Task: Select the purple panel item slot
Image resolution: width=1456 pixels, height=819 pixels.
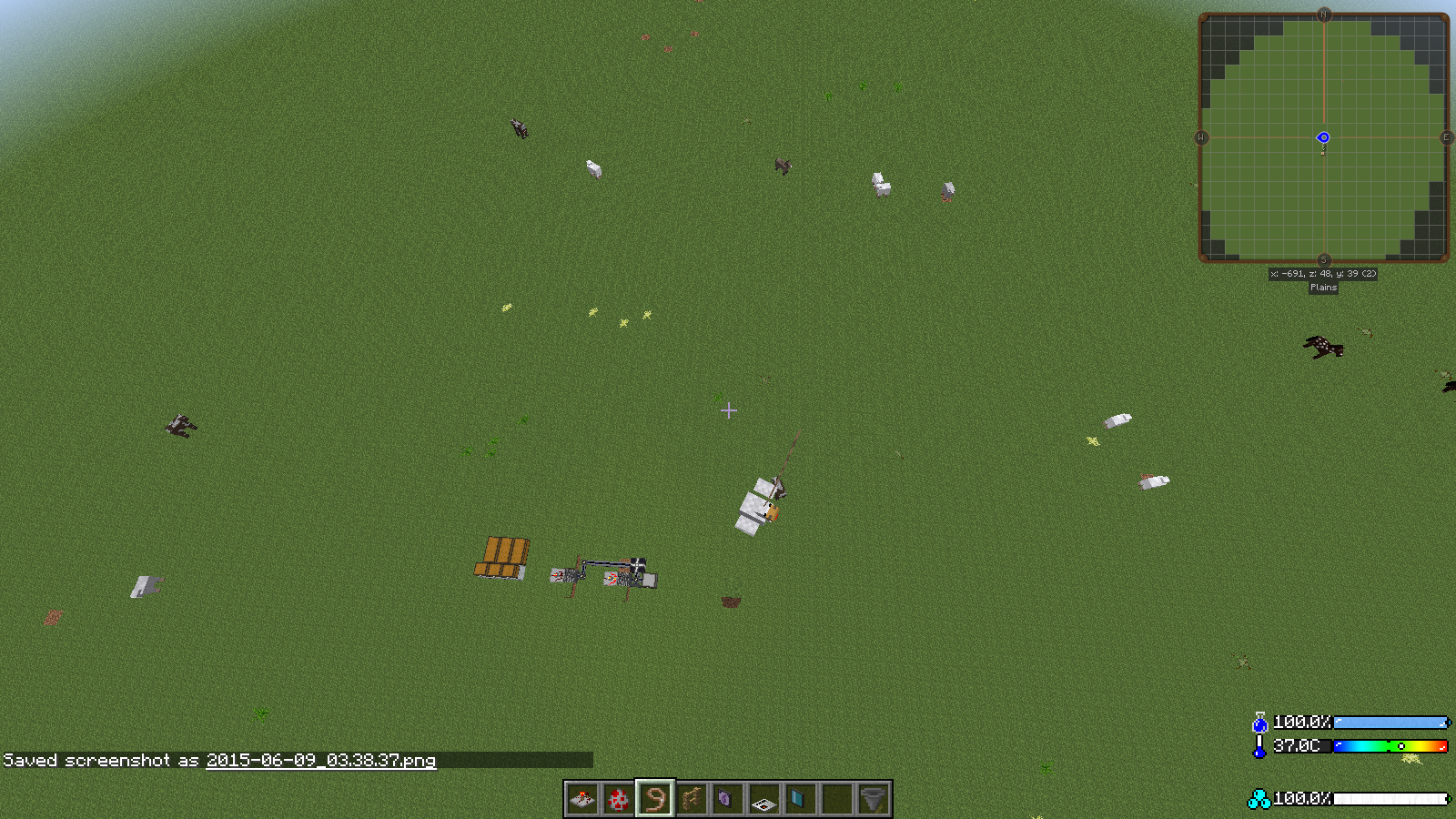Action: click(x=728, y=799)
